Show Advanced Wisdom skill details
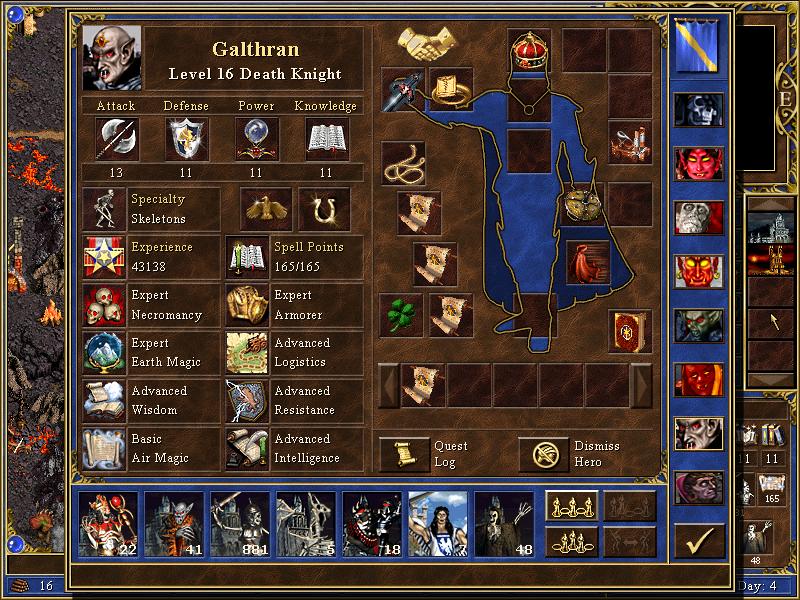Image resolution: width=800 pixels, height=600 pixels. [x=103, y=401]
